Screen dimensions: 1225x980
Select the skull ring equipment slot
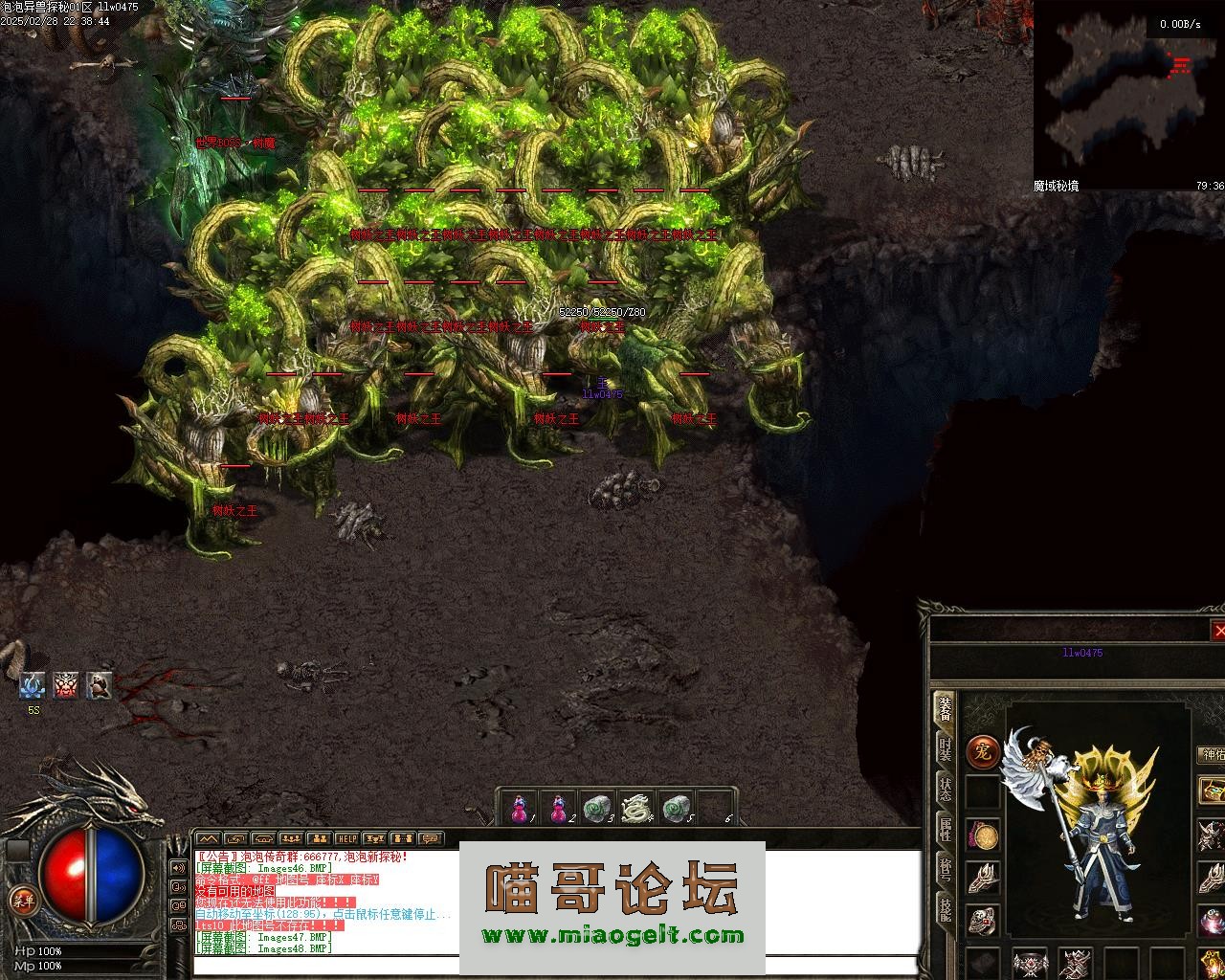[x=983, y=920]
